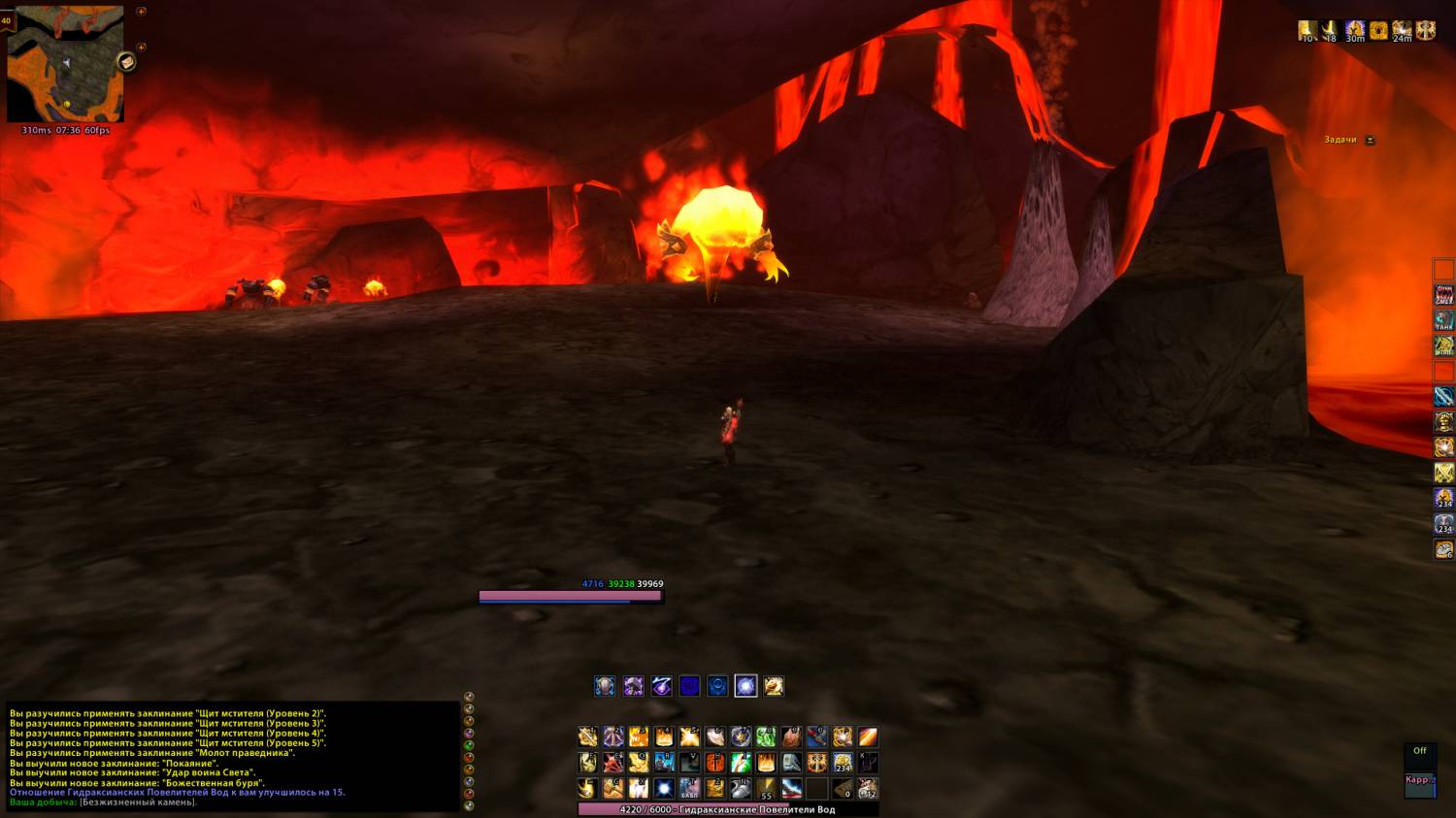Image resolution: width=1456 pixels, height=818 pixels.
Task: Click the buff icon showing 24m
Action: pos(1402,30)
